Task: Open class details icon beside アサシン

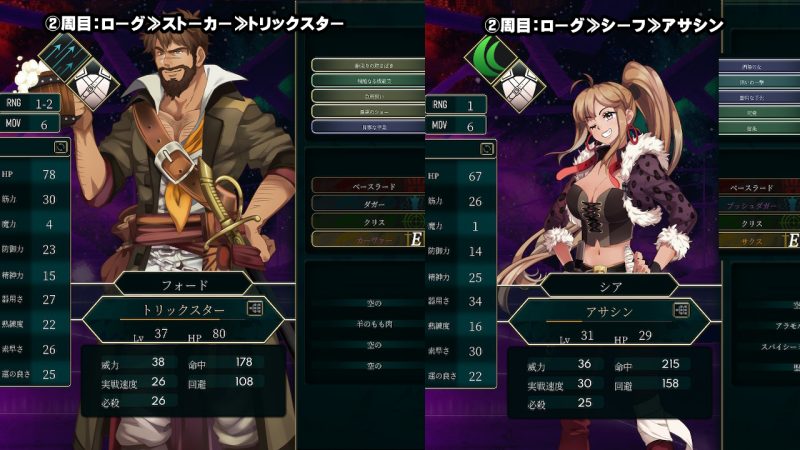Action: pos(682,310)
